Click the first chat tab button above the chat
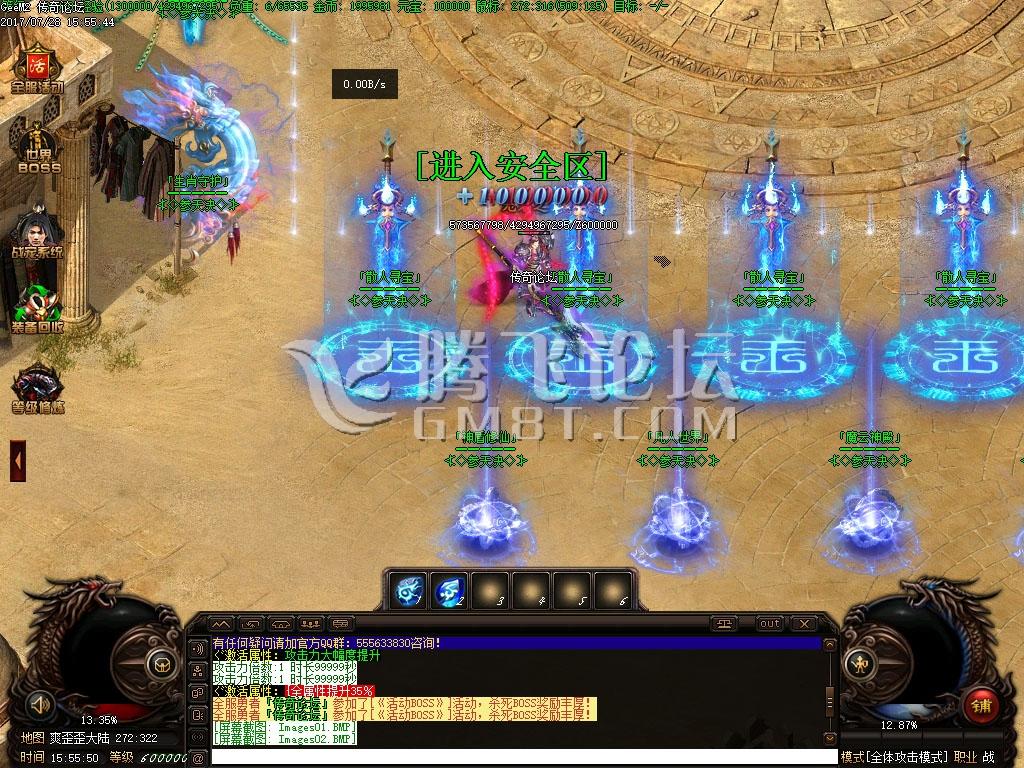Screen dimensions: 1024x768 [x=222, y=624]
